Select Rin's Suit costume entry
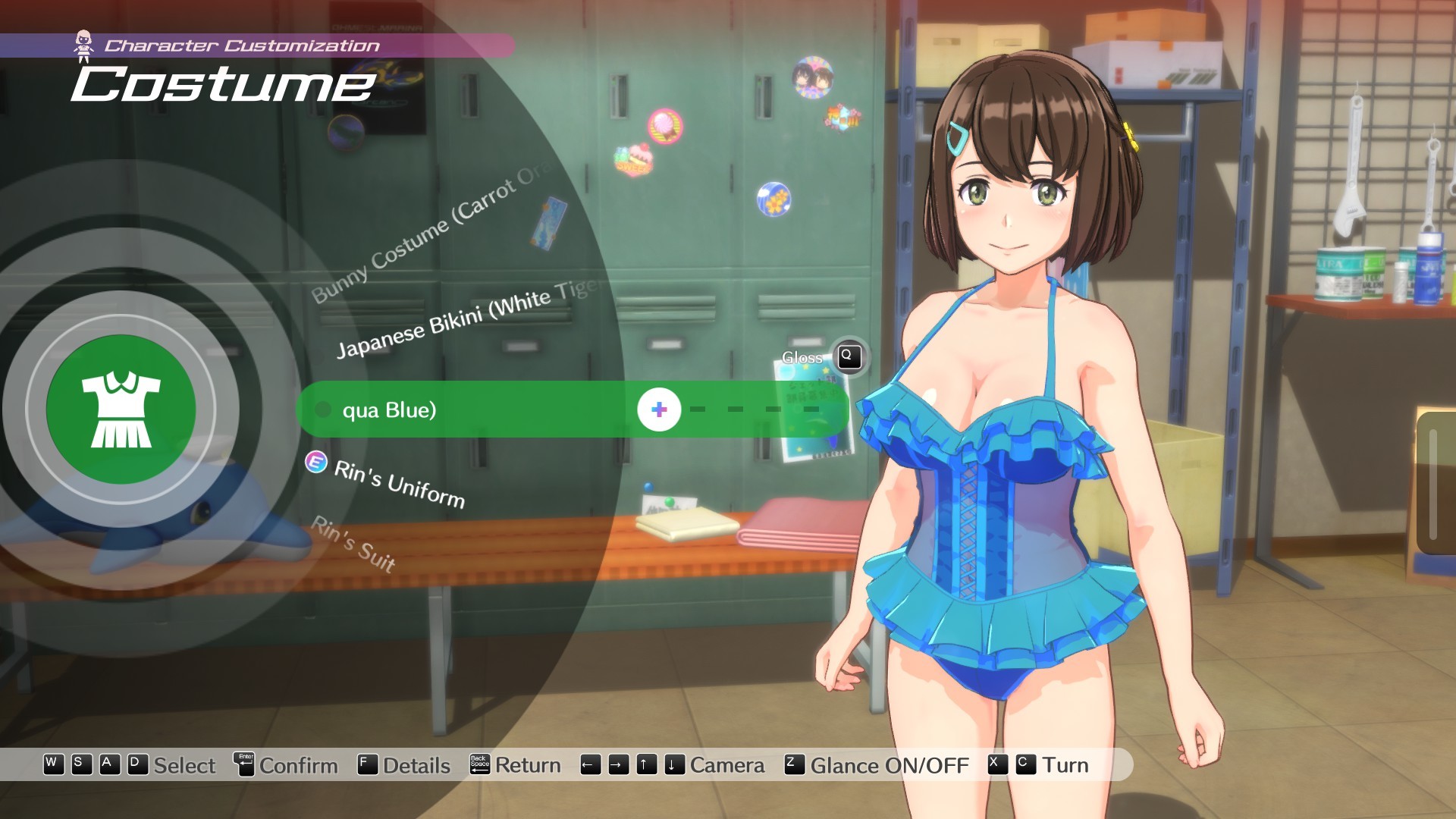Viewport: 1456px width, 819px height. (354, 543)
